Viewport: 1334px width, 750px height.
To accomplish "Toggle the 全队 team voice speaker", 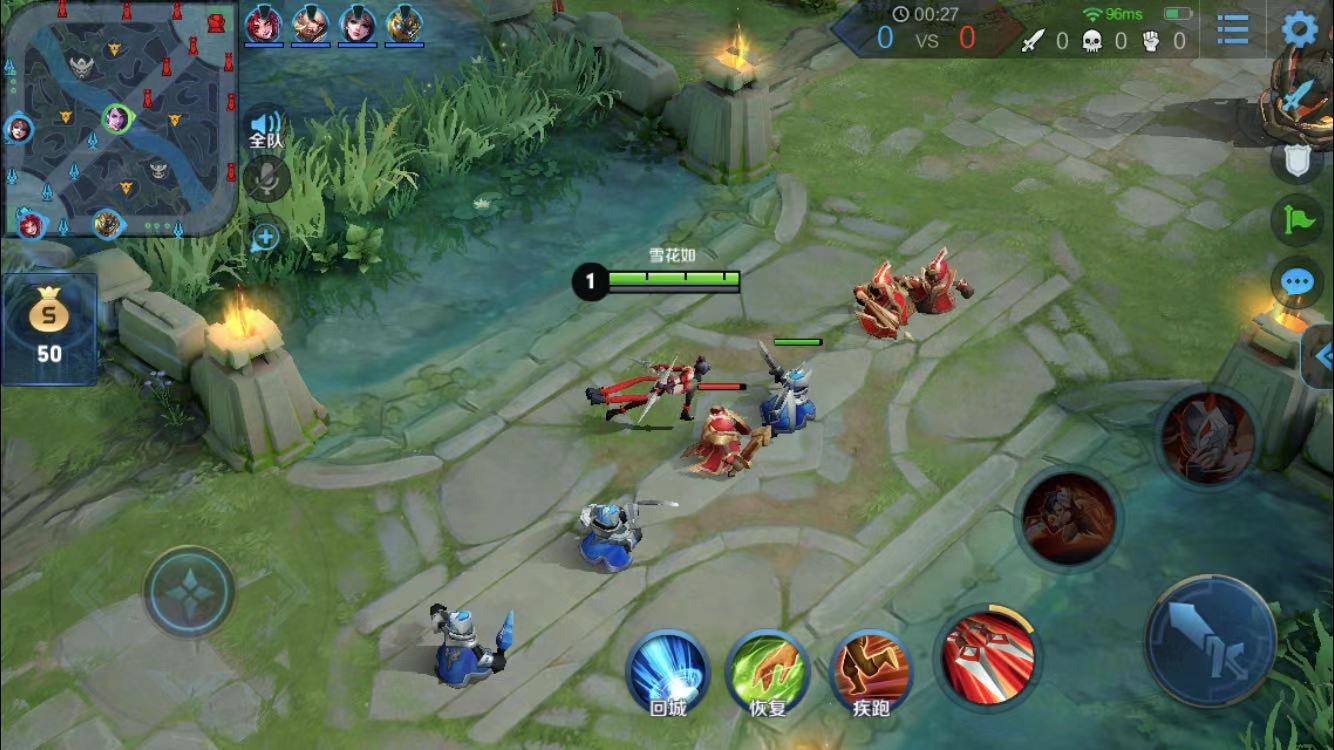I will click(266, 127).
